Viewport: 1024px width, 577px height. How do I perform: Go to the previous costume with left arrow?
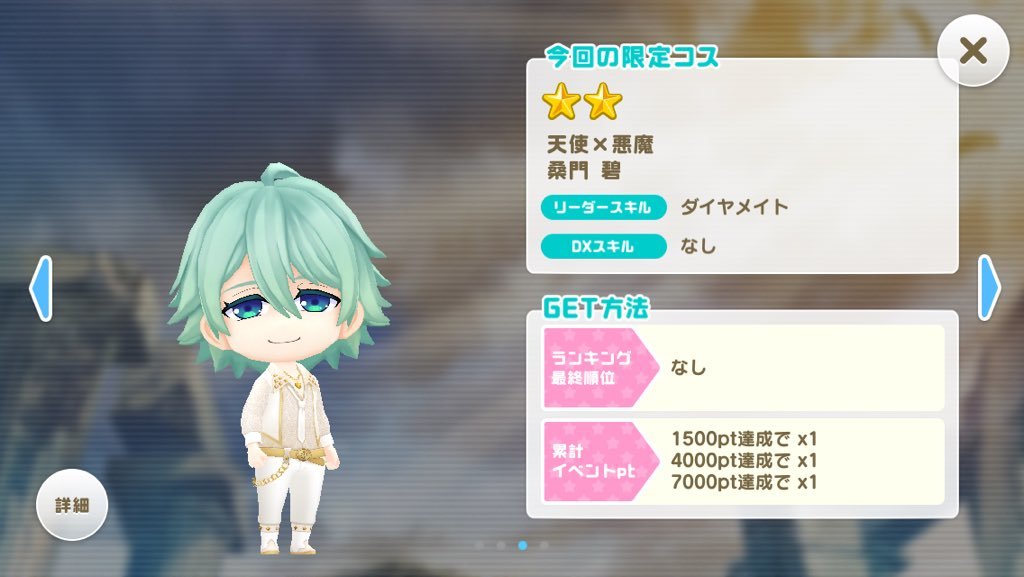[x=41, y=288]
